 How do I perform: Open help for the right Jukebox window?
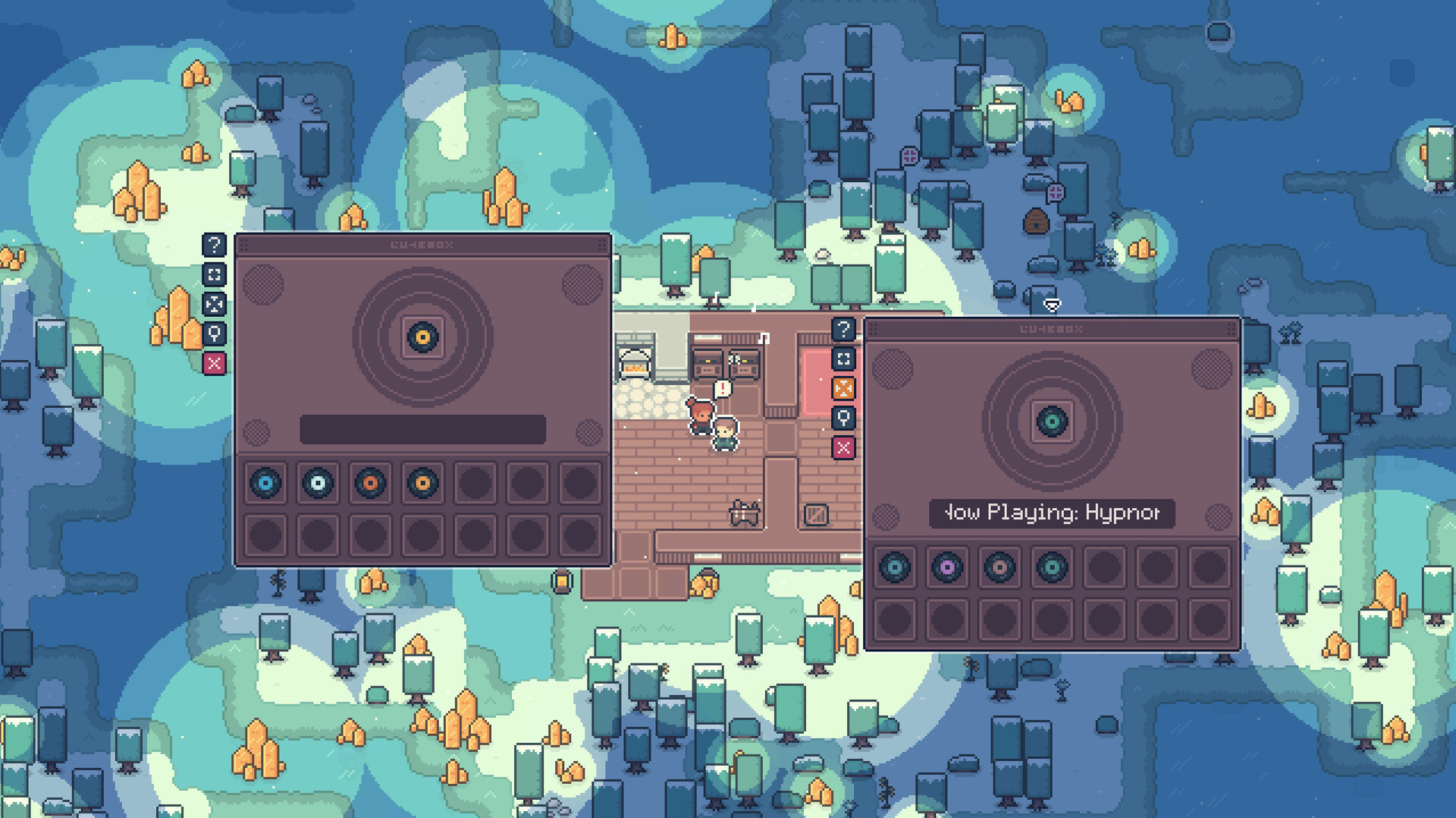844,330
